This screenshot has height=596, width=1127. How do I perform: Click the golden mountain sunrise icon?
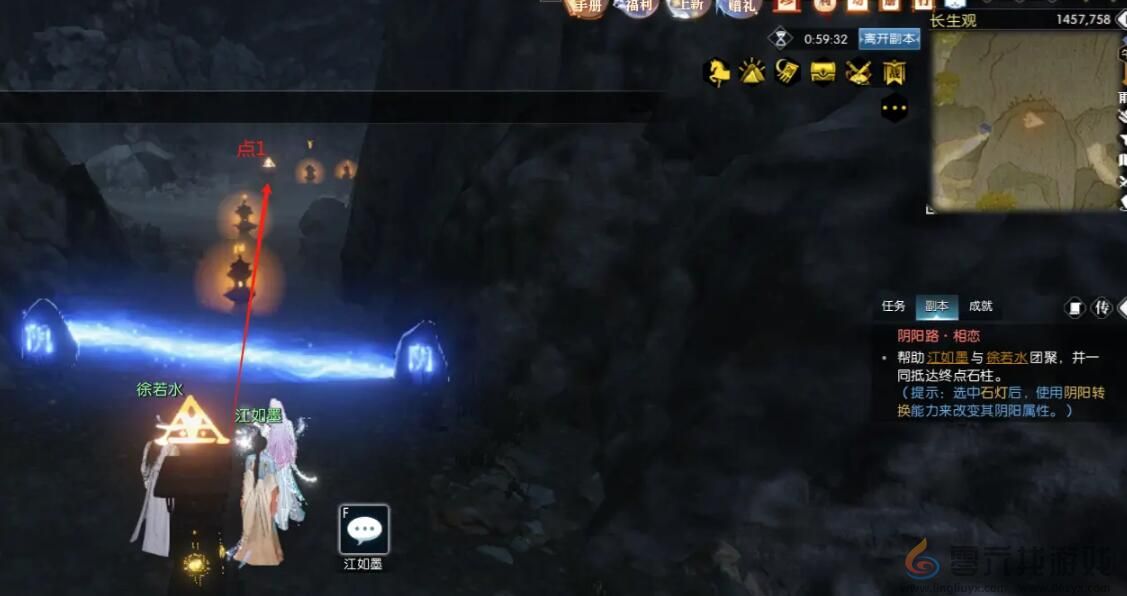coord(752,72)
